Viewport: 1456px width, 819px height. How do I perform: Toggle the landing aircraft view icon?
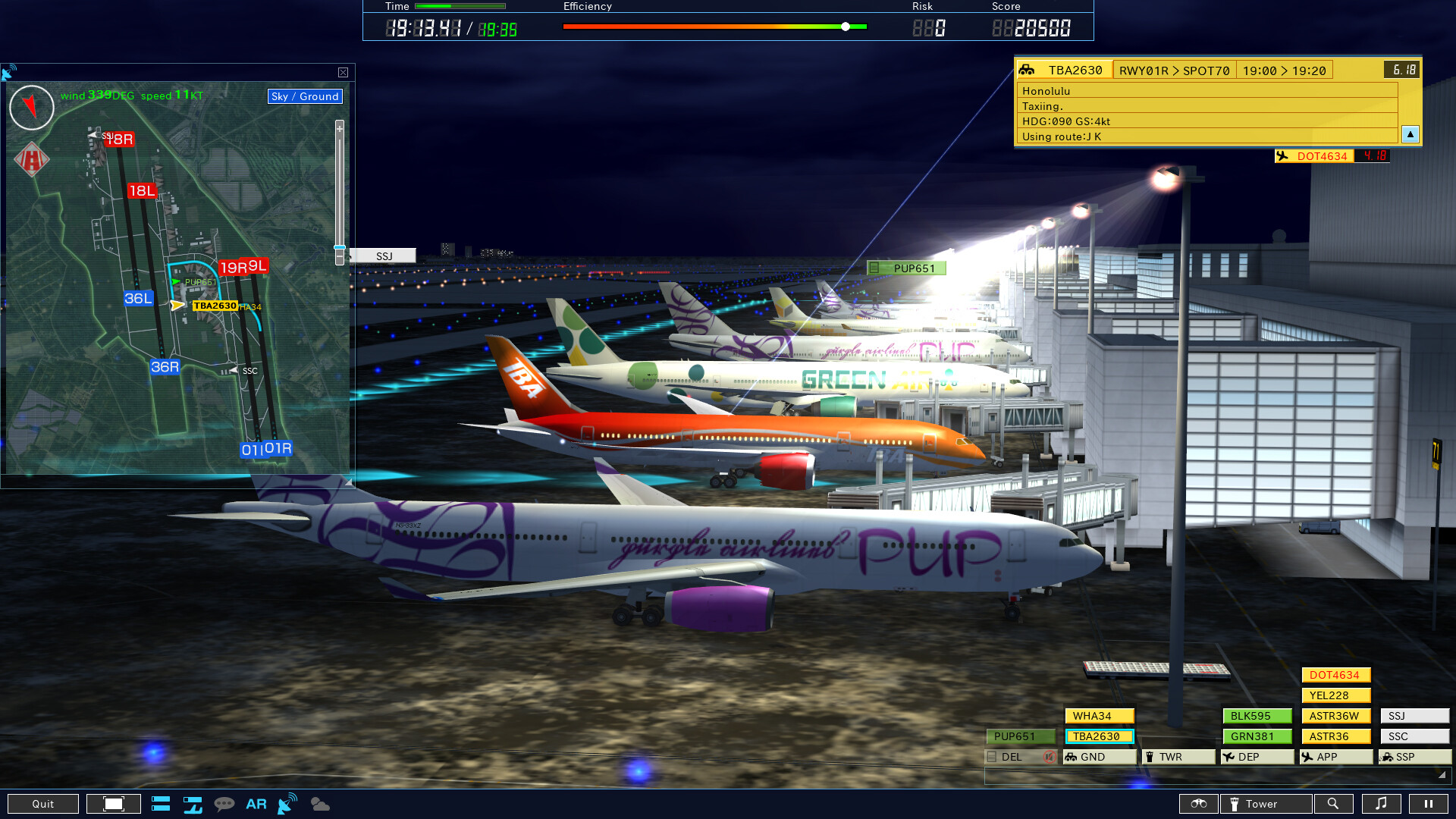(193, 804)
